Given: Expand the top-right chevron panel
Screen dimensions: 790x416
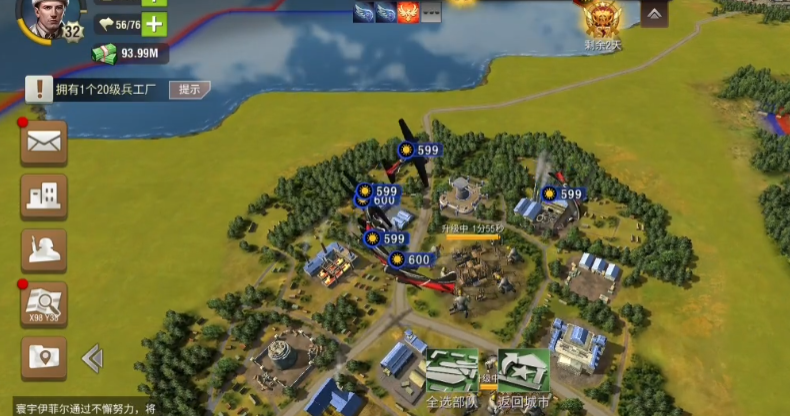Looking at the screenshot, I should tap(654, 15).
